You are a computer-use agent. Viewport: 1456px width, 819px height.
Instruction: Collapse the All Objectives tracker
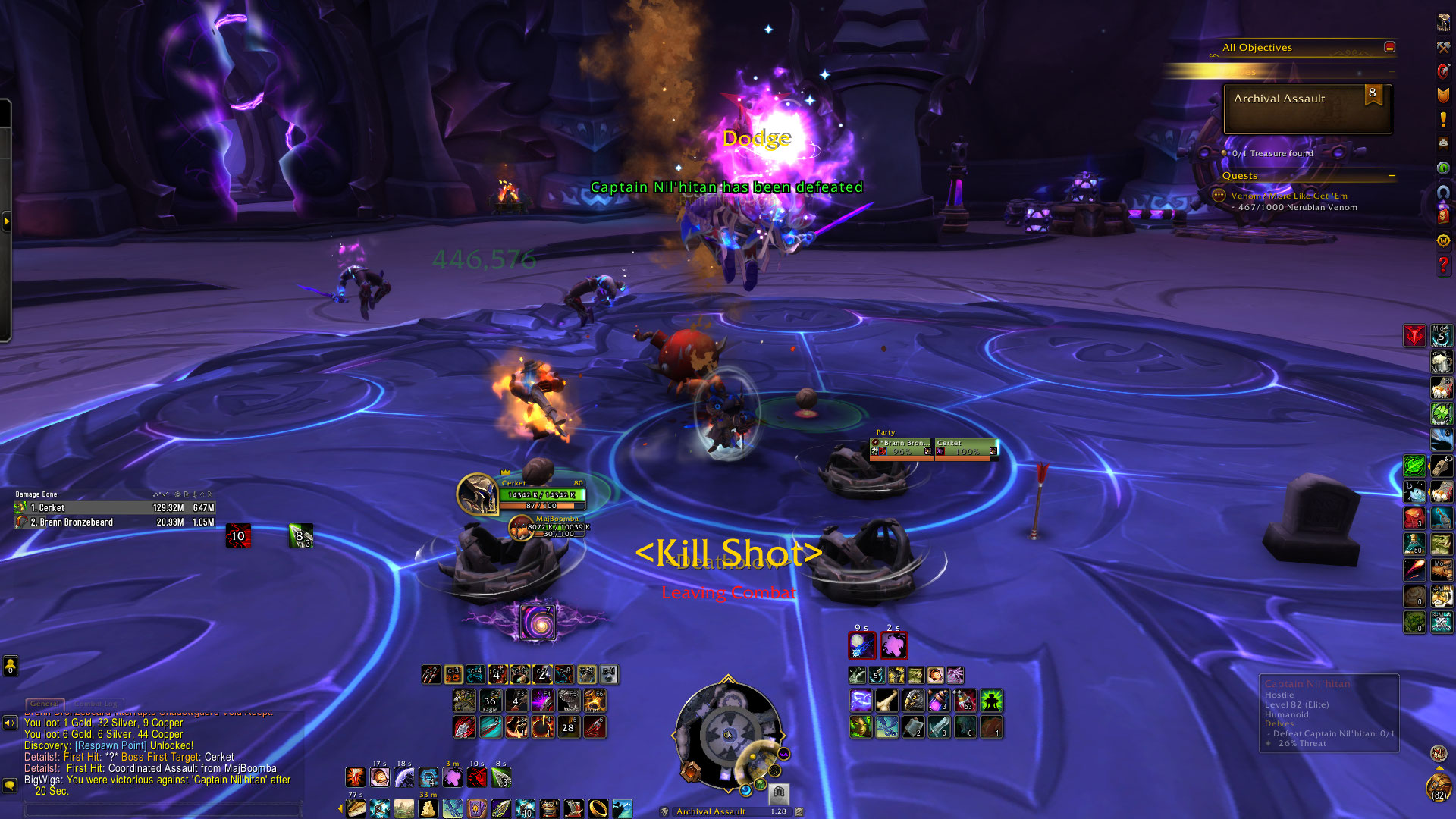(1389, 47)
